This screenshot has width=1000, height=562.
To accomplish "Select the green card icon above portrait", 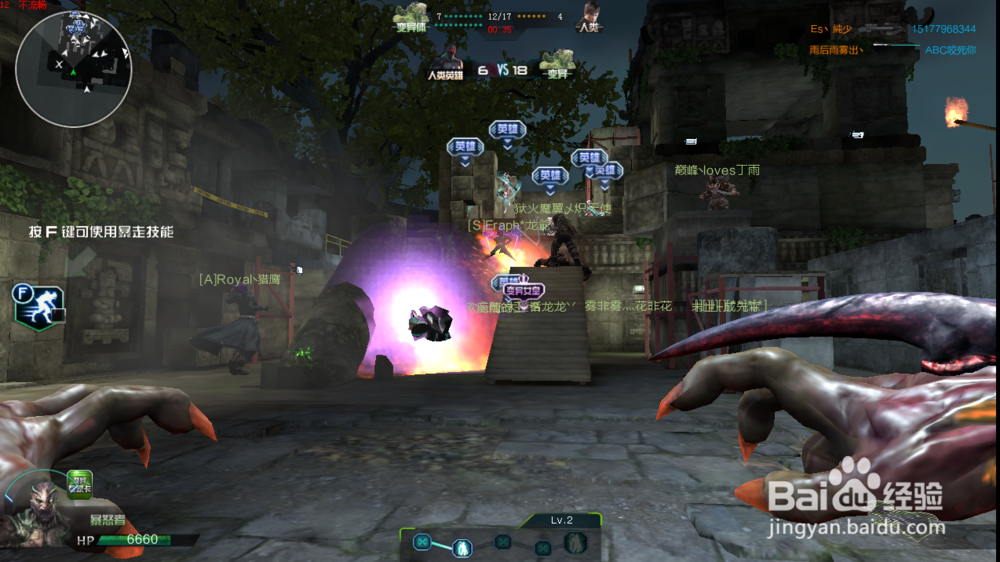I will point(81,483).
